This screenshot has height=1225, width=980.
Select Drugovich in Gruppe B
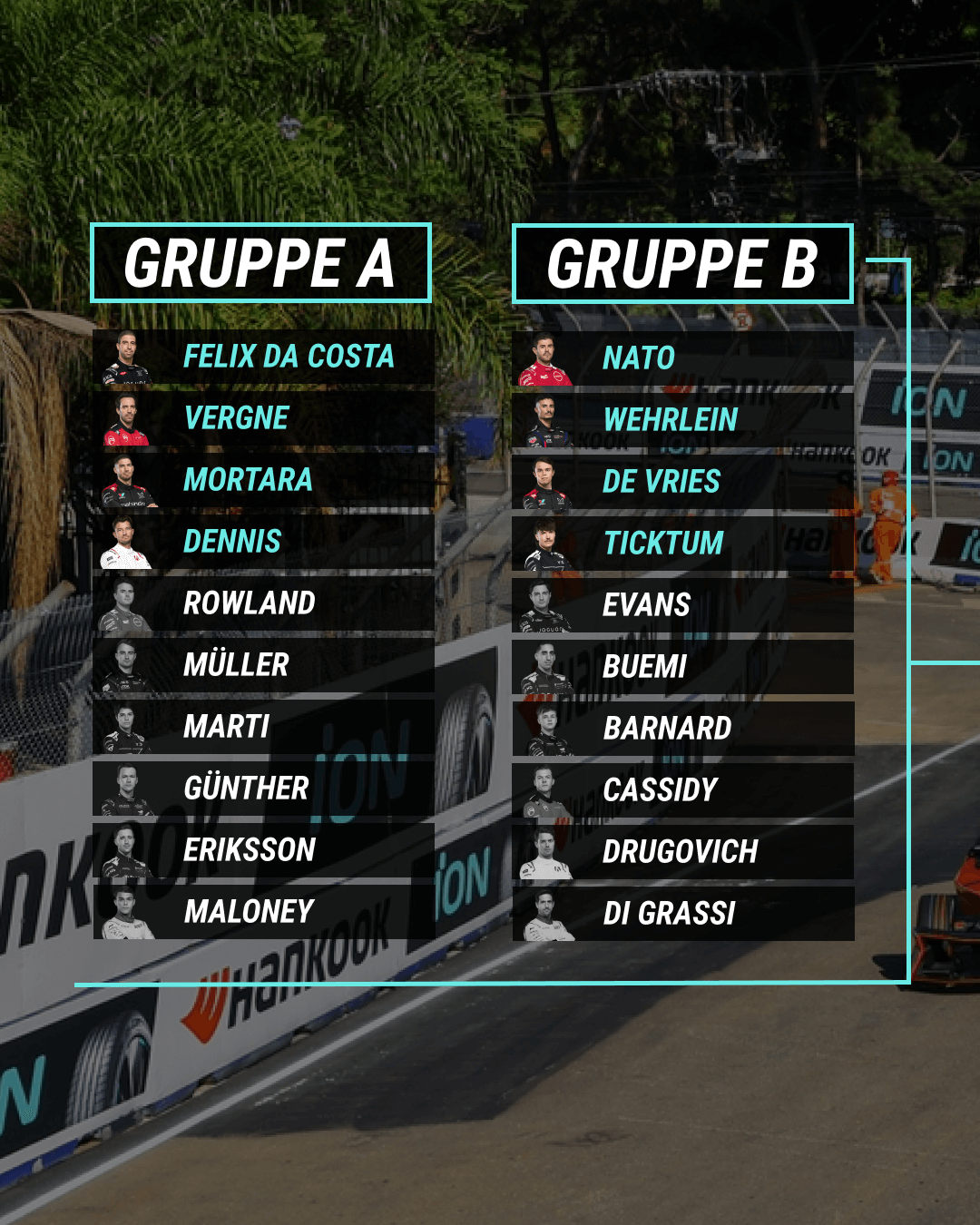click(682, 852)
